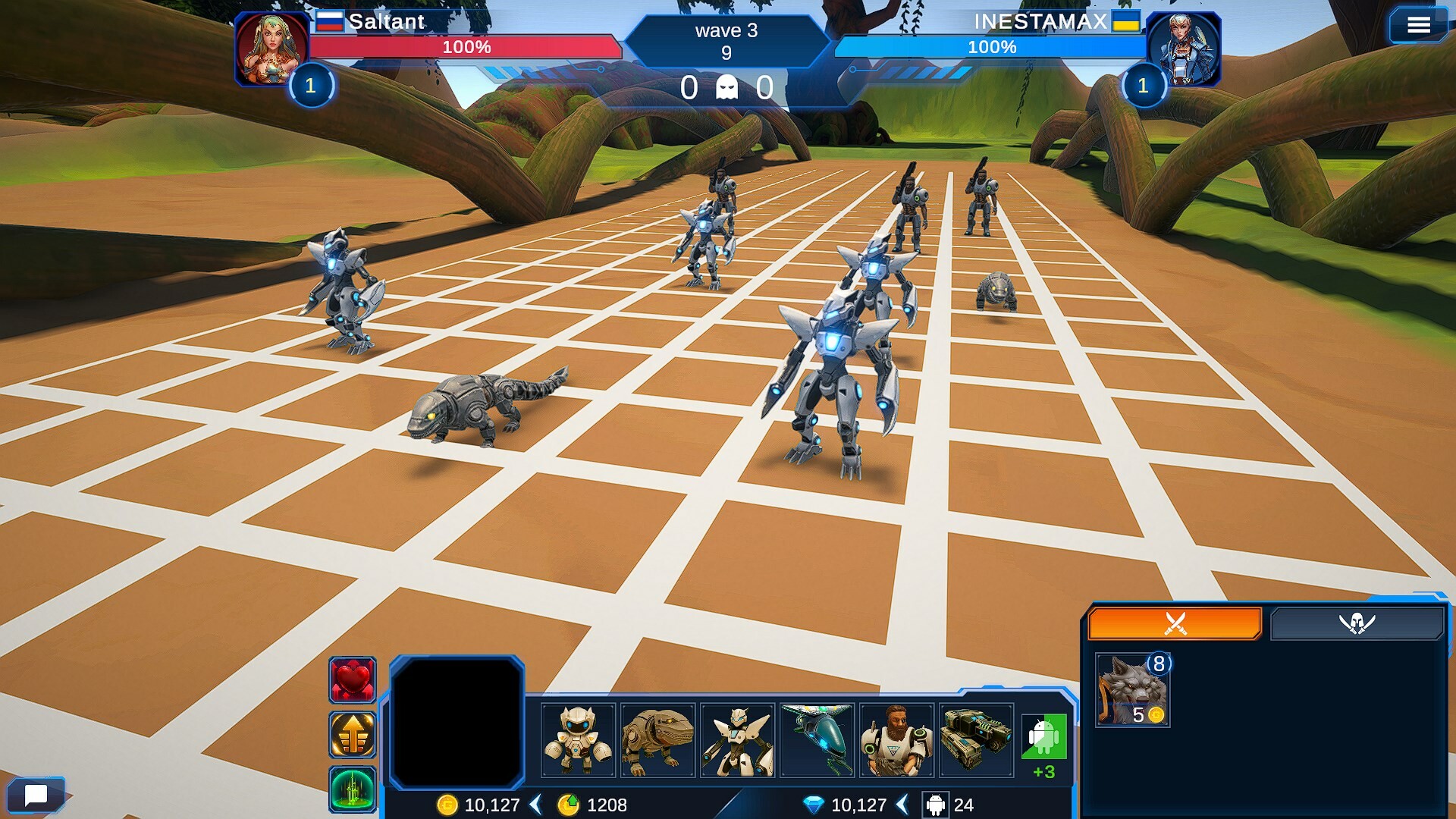
Task: Switch to the winged skull tab
Action: (1357, 623)
